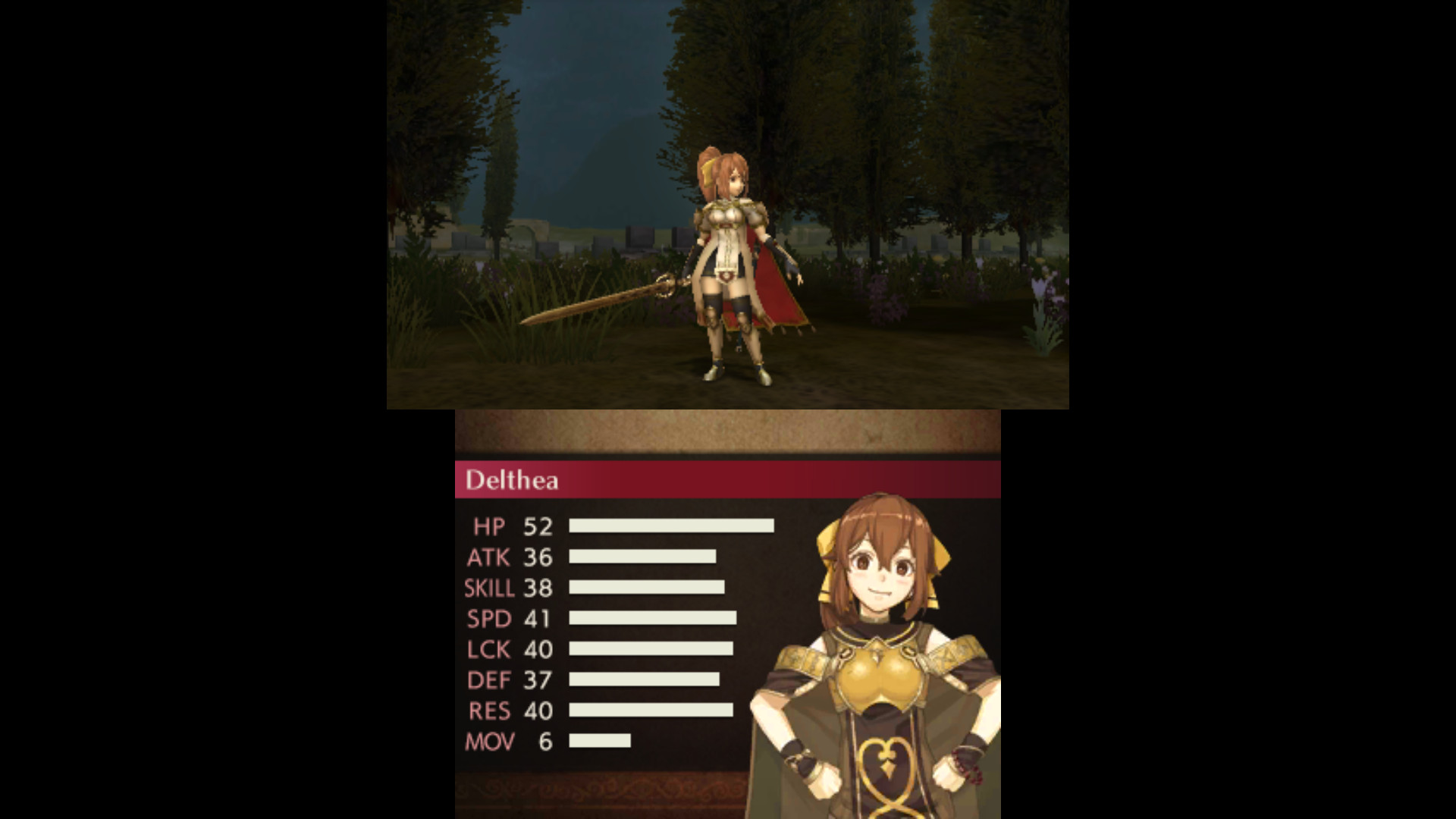1456x819 pixels.
Task: Select the SPD stat label
Action: (490, 619)
